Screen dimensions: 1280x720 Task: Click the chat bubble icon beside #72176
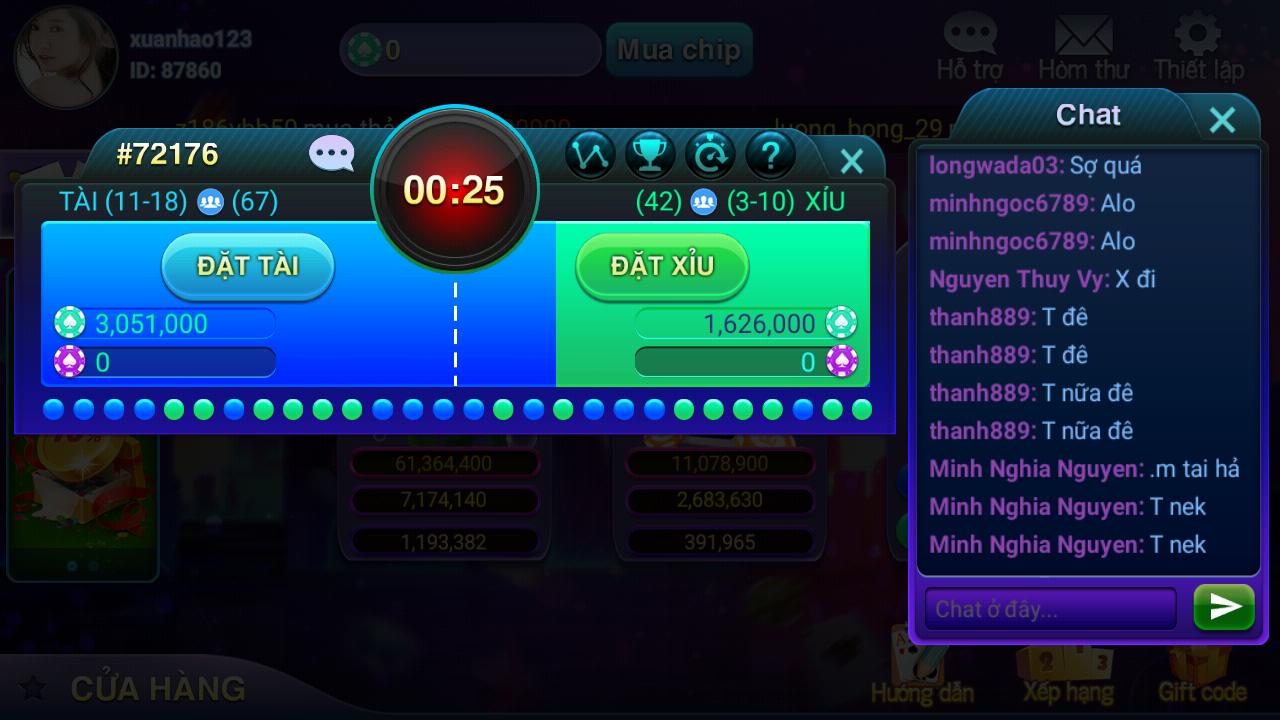pos(330,153)
